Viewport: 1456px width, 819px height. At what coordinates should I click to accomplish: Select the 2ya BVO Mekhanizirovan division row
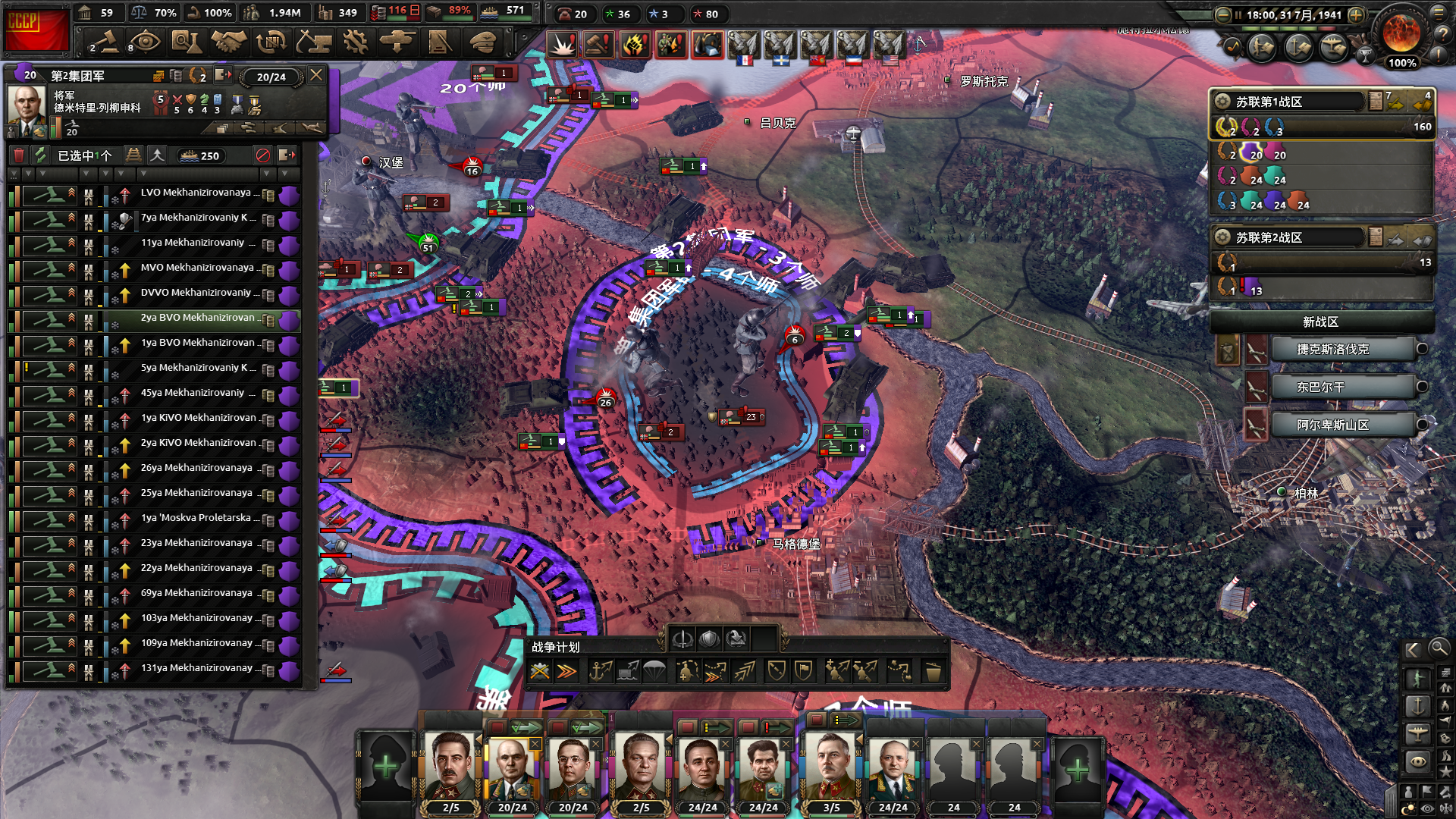197,318
